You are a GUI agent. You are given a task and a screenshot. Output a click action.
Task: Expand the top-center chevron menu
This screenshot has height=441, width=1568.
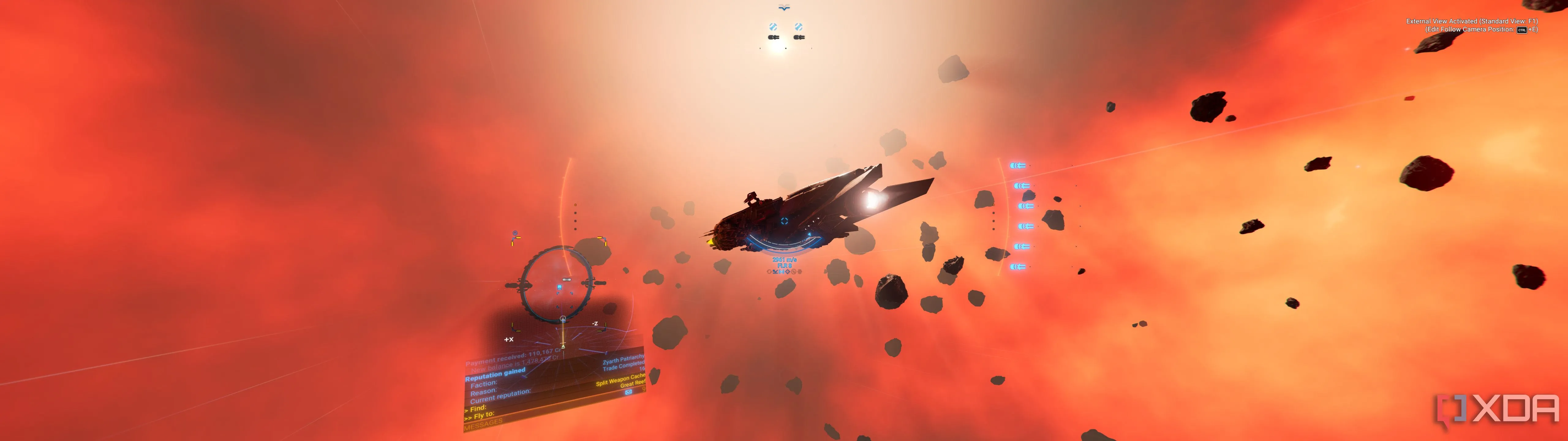(784, 7)
